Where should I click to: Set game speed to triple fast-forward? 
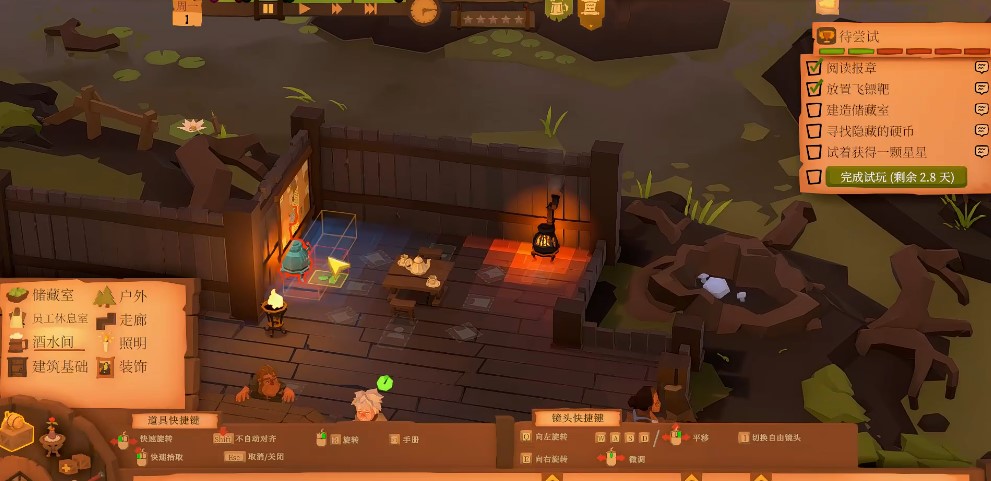[x=370, y=9]
